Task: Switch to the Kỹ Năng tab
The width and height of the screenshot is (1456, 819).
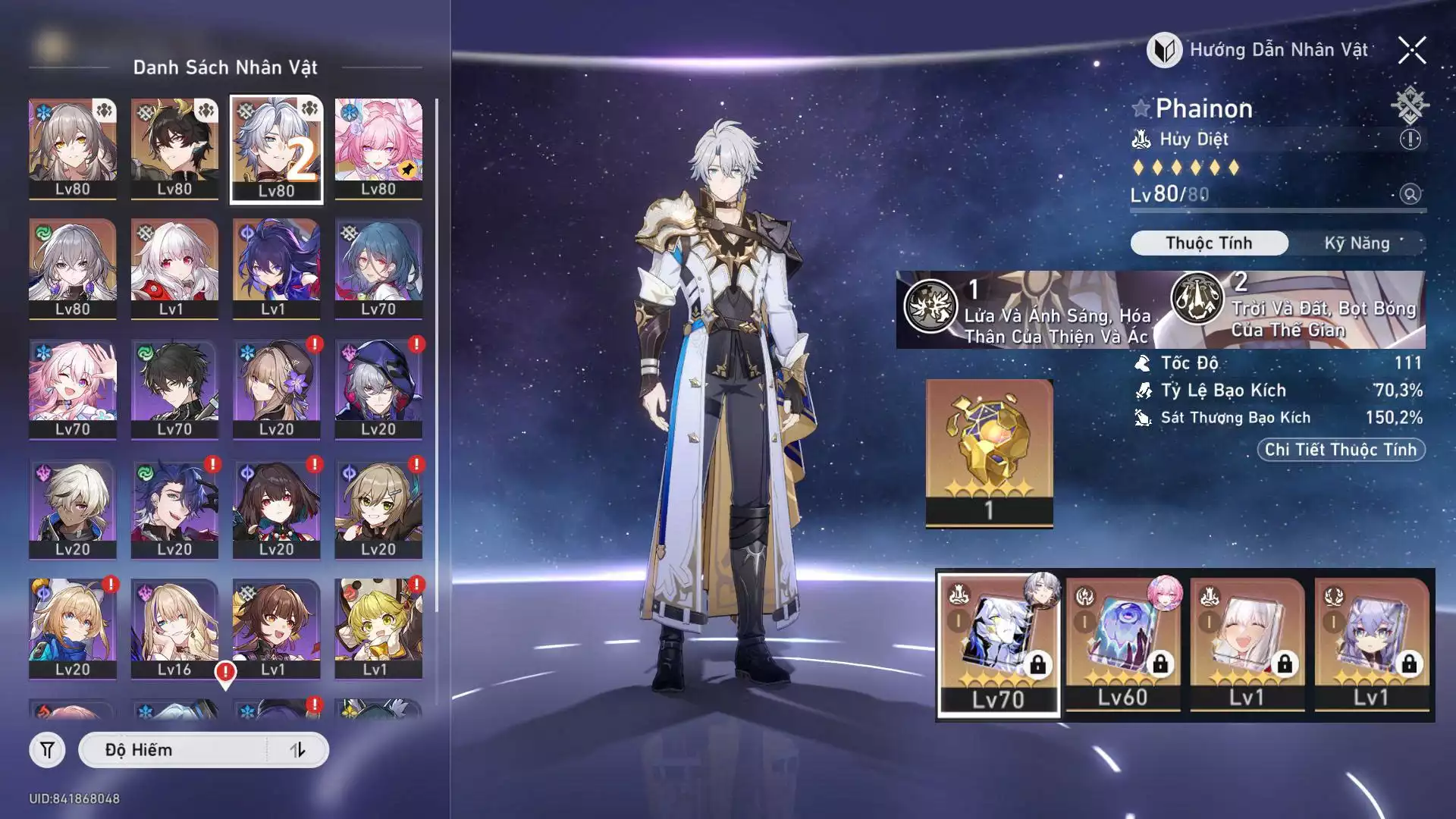Action: pos(1357,243)
